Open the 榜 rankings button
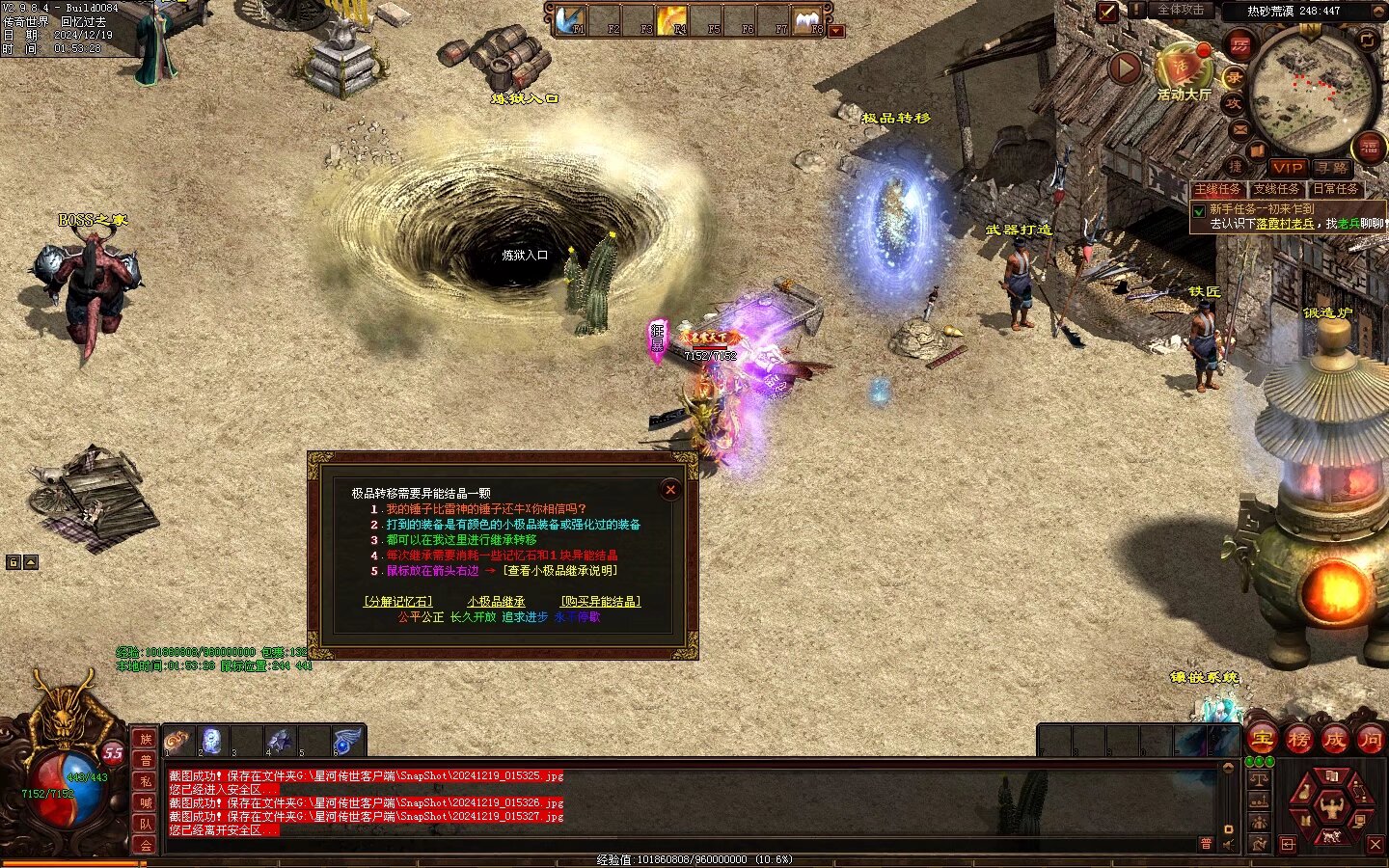1389x868 pixels. [x=1298, y=740]
